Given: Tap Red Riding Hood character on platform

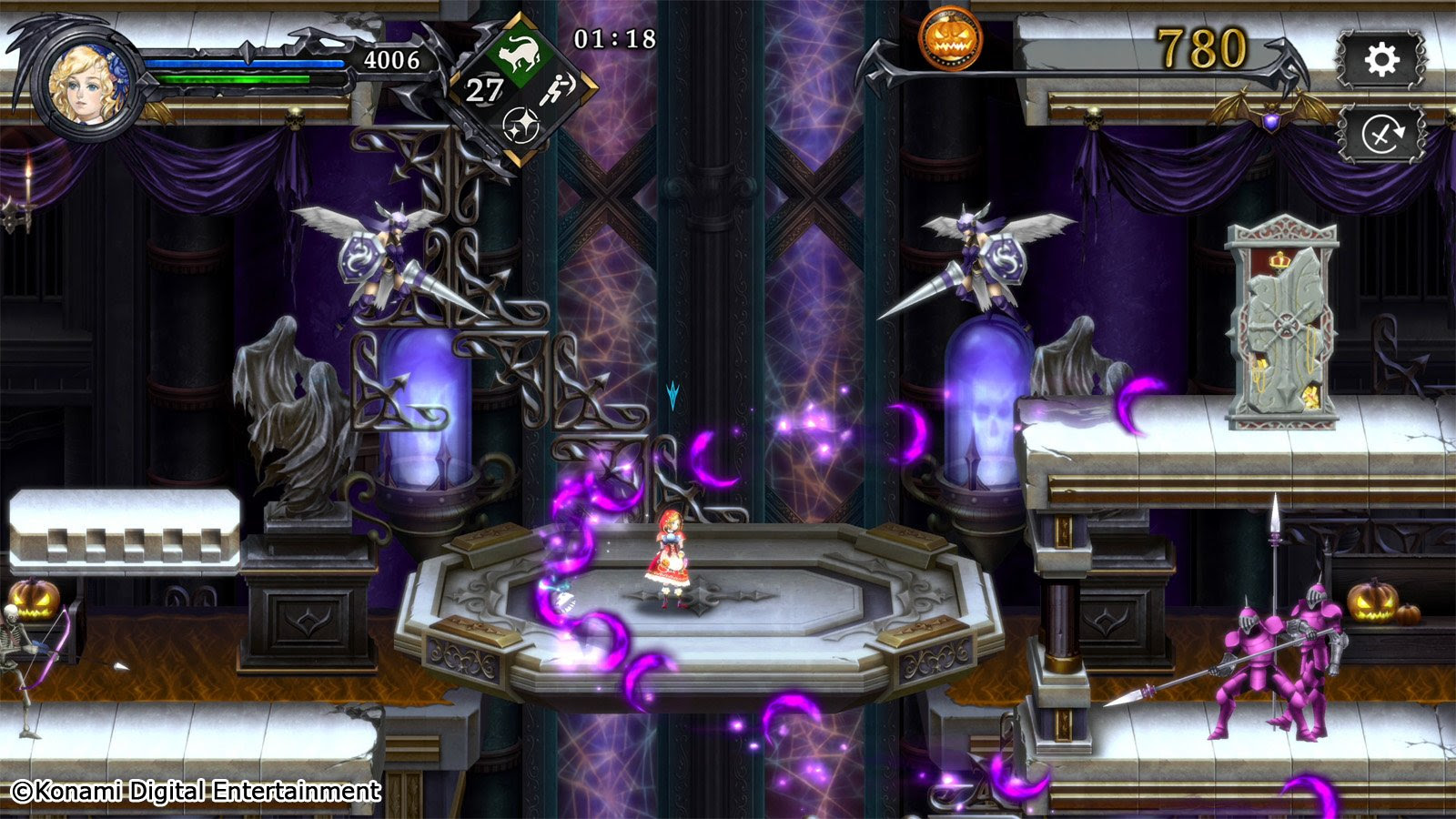Looking at the screenshot, I should pos(671,558).
